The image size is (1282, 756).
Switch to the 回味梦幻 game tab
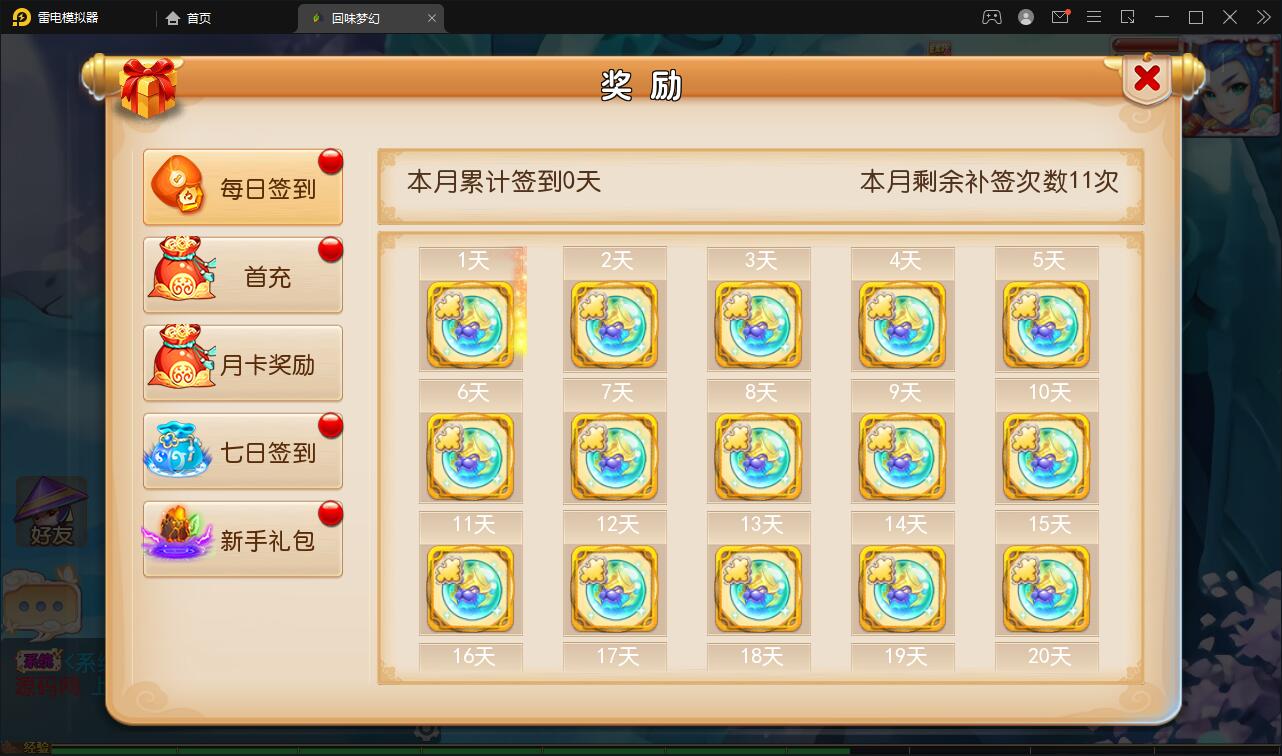(x=360, y=17)
